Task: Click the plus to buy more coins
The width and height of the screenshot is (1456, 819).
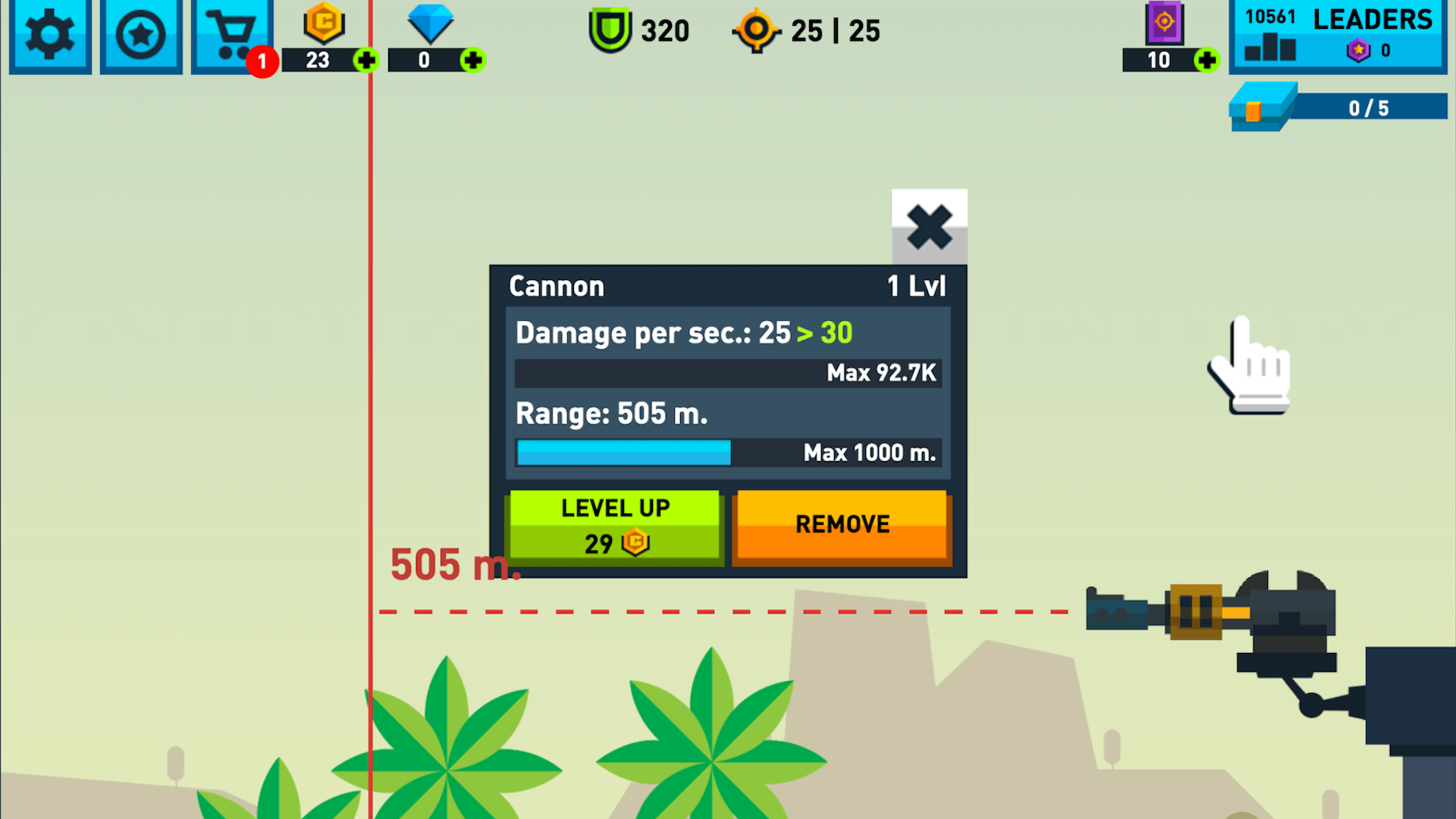Action: (368, 62)
